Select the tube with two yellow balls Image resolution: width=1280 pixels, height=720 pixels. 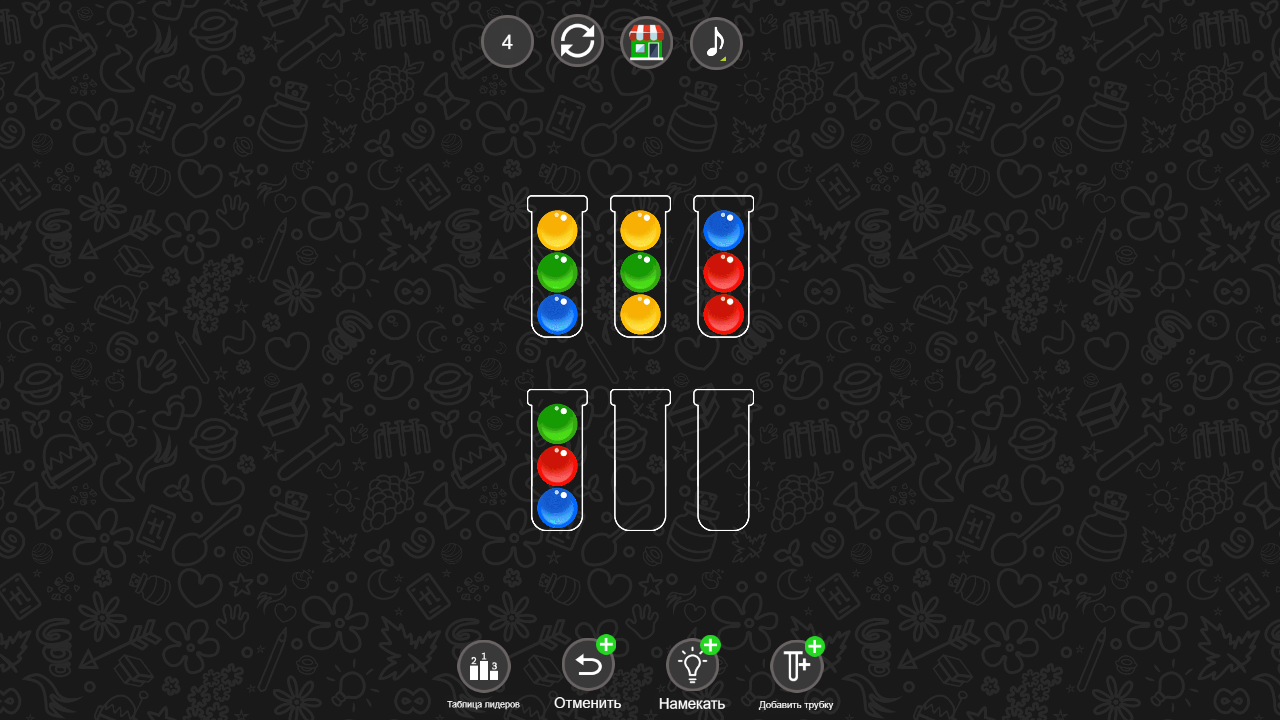[x=640, y=268]
